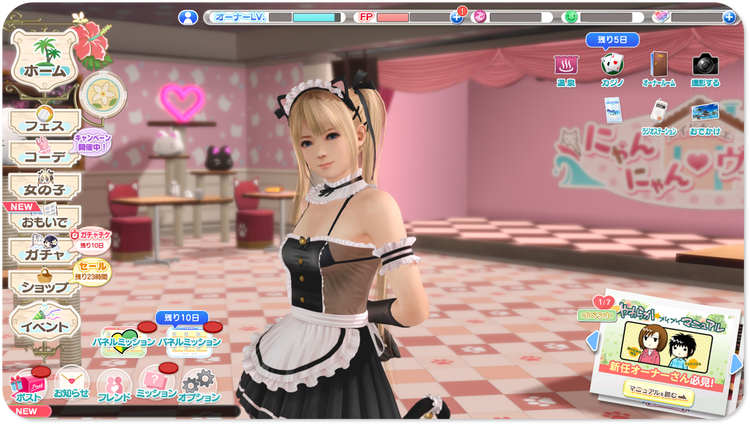This screenshot has height=425, width=750.
Task: Open the 女の子 girls menu
Action: [x=42, y=186]
